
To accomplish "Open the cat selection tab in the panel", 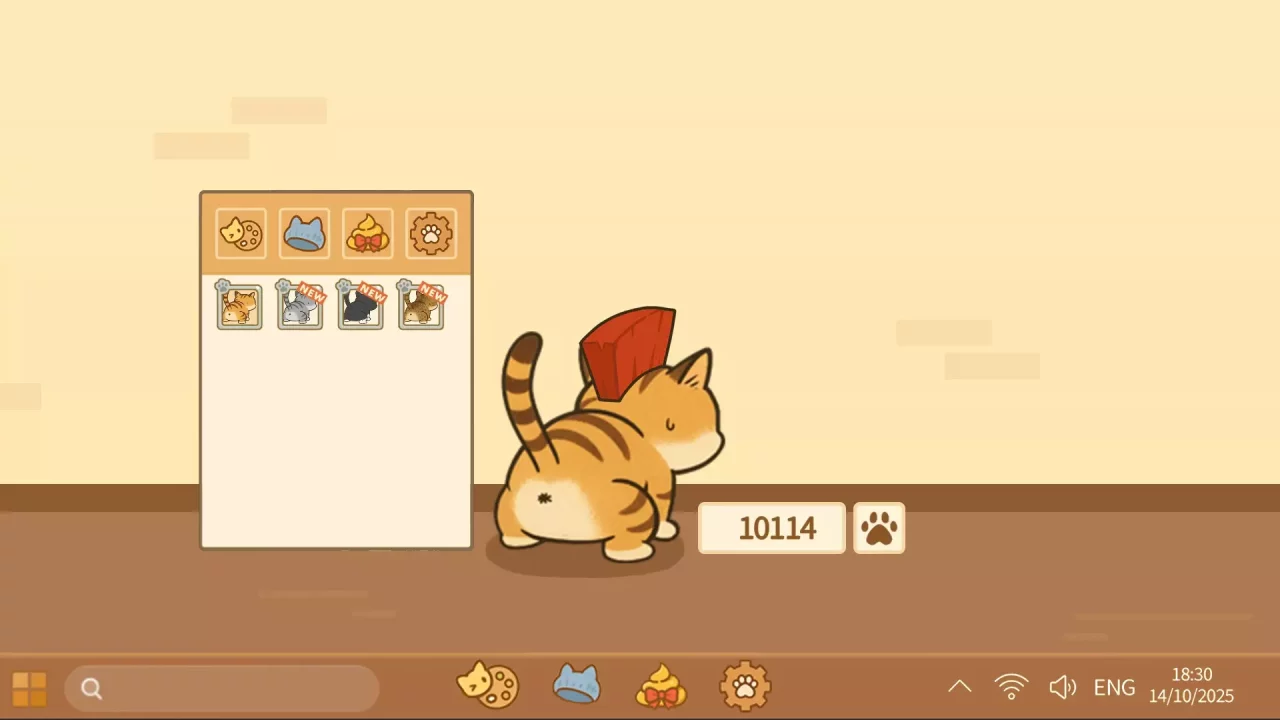I will tap(240, 233).
